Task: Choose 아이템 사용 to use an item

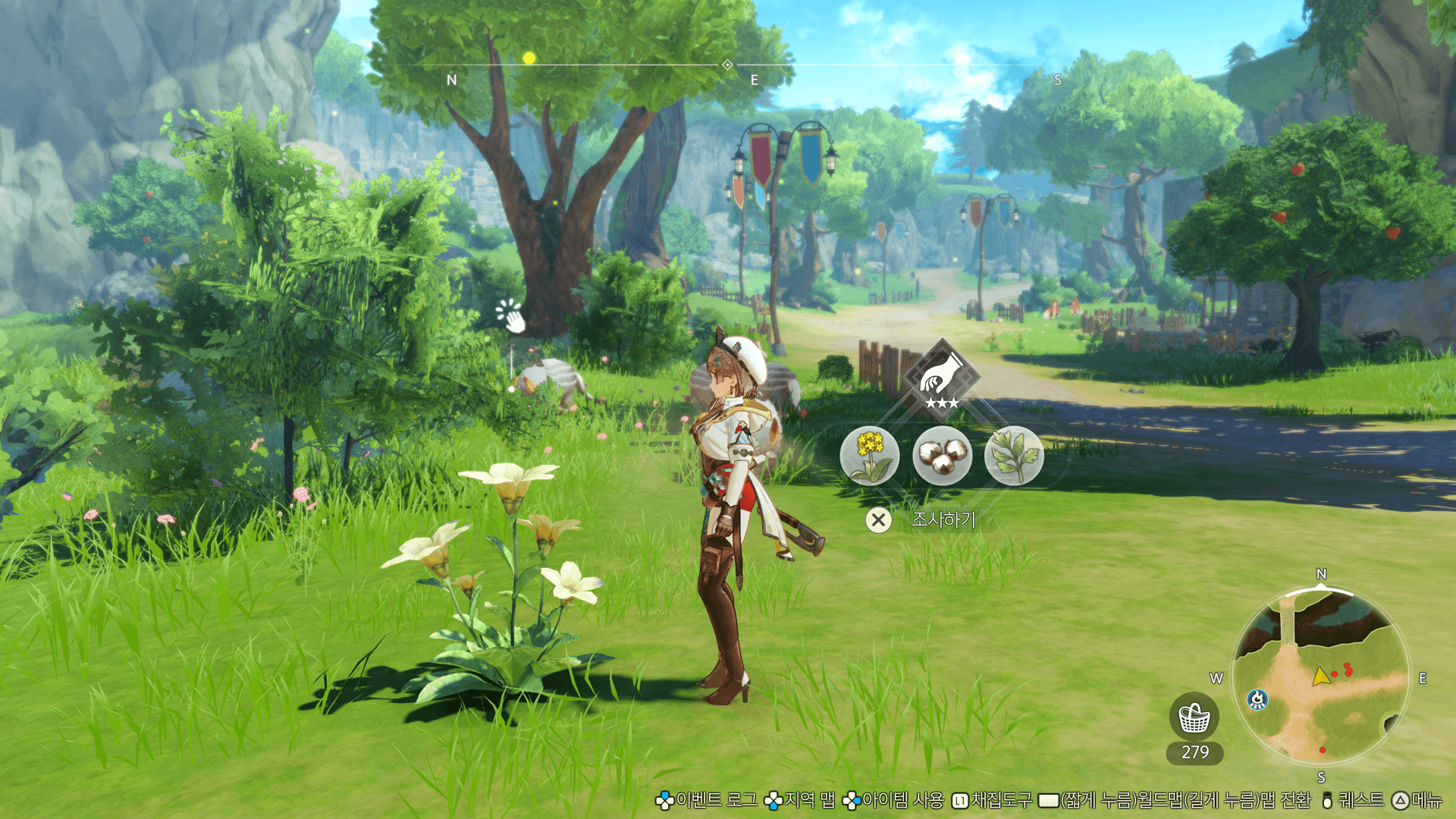Action: pos(902,800)
